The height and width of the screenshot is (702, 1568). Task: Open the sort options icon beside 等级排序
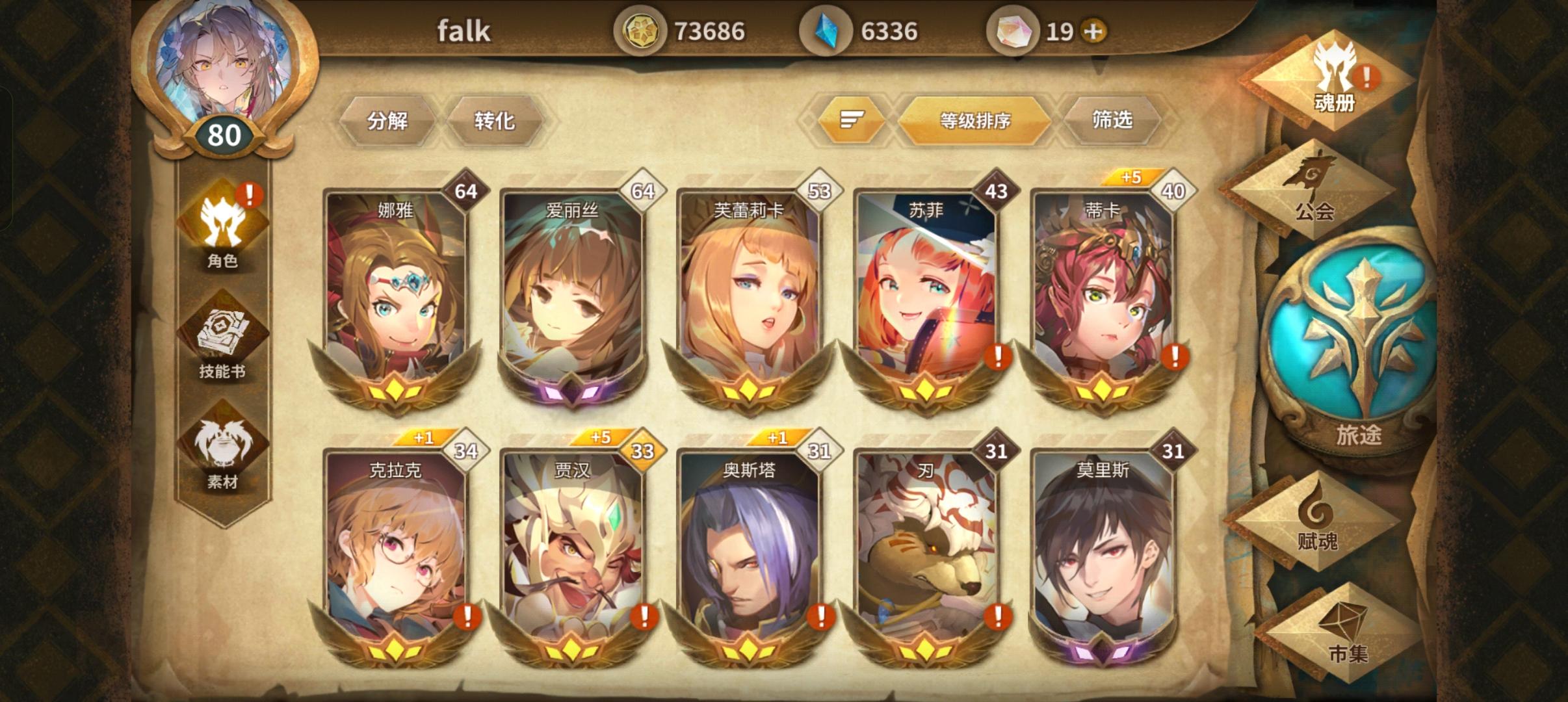852,121
